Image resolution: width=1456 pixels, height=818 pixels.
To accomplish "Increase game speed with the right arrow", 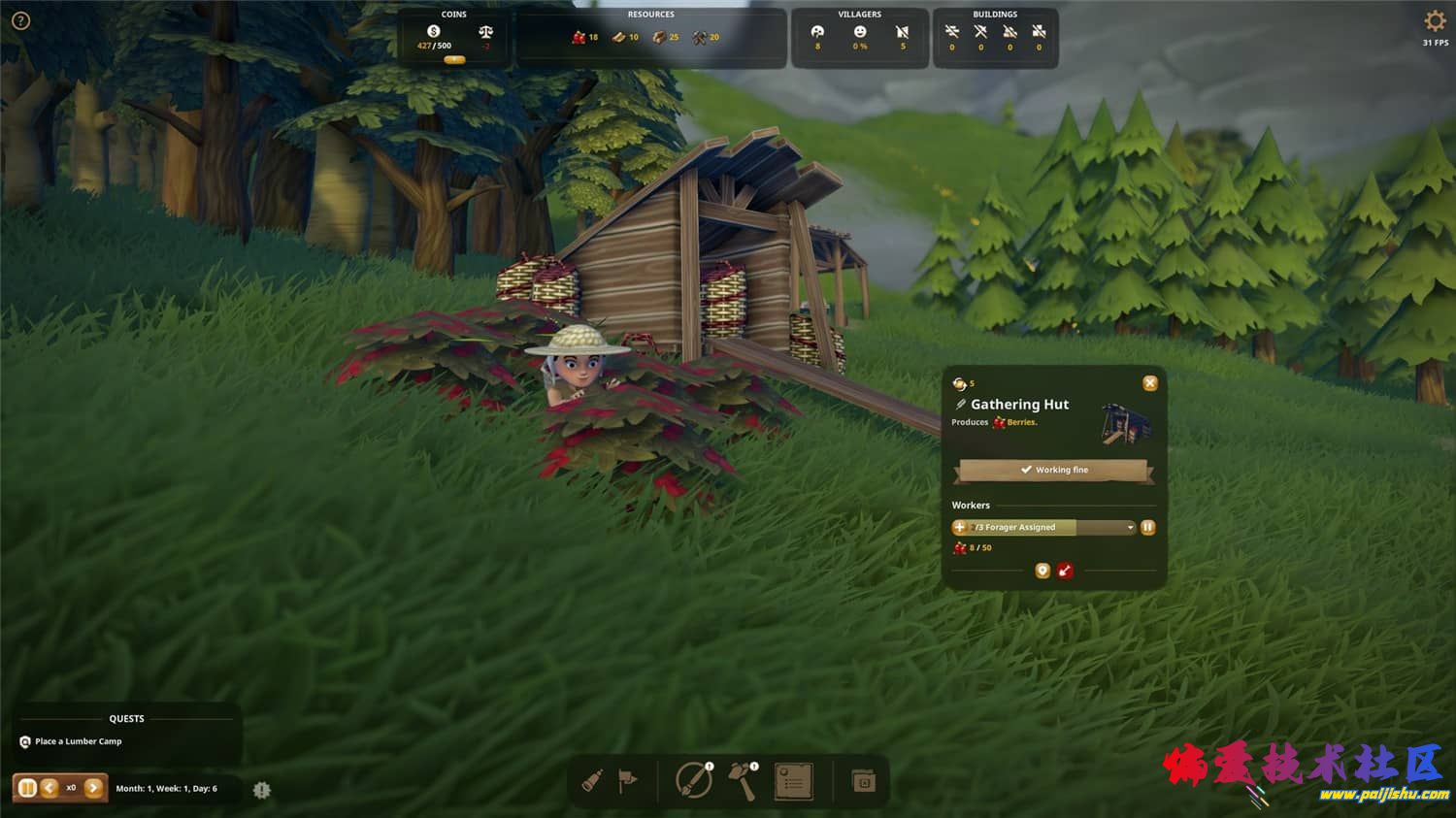I will coord(93,788).
